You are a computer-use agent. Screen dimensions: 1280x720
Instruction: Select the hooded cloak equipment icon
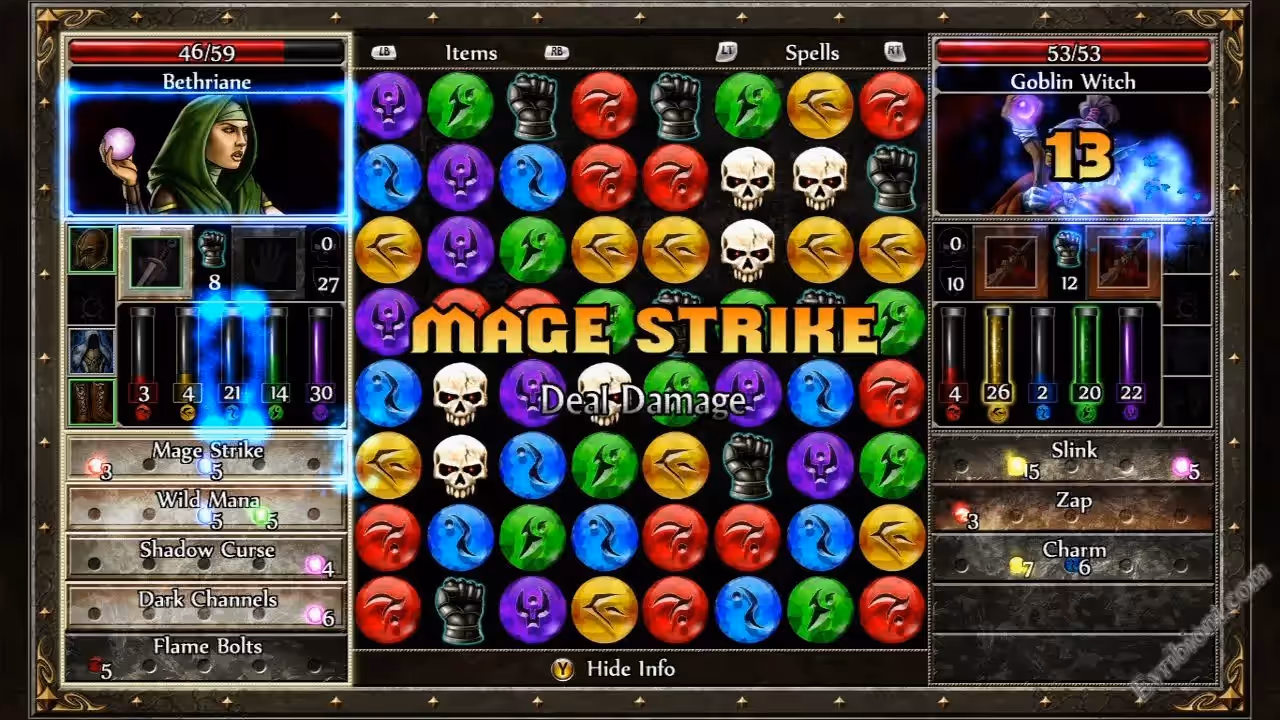pos(90,351)
